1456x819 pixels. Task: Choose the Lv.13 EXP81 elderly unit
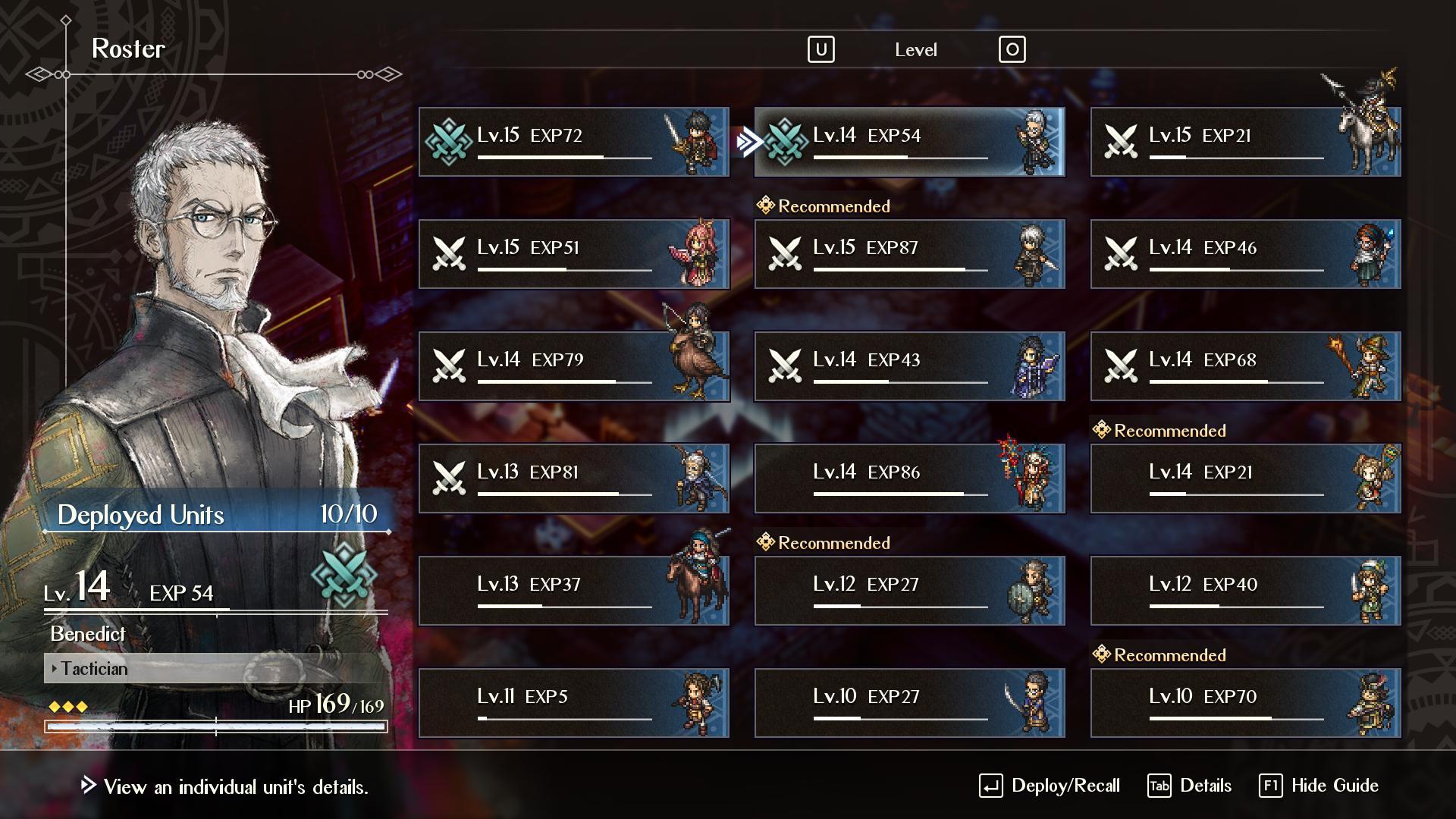(573, 479)
